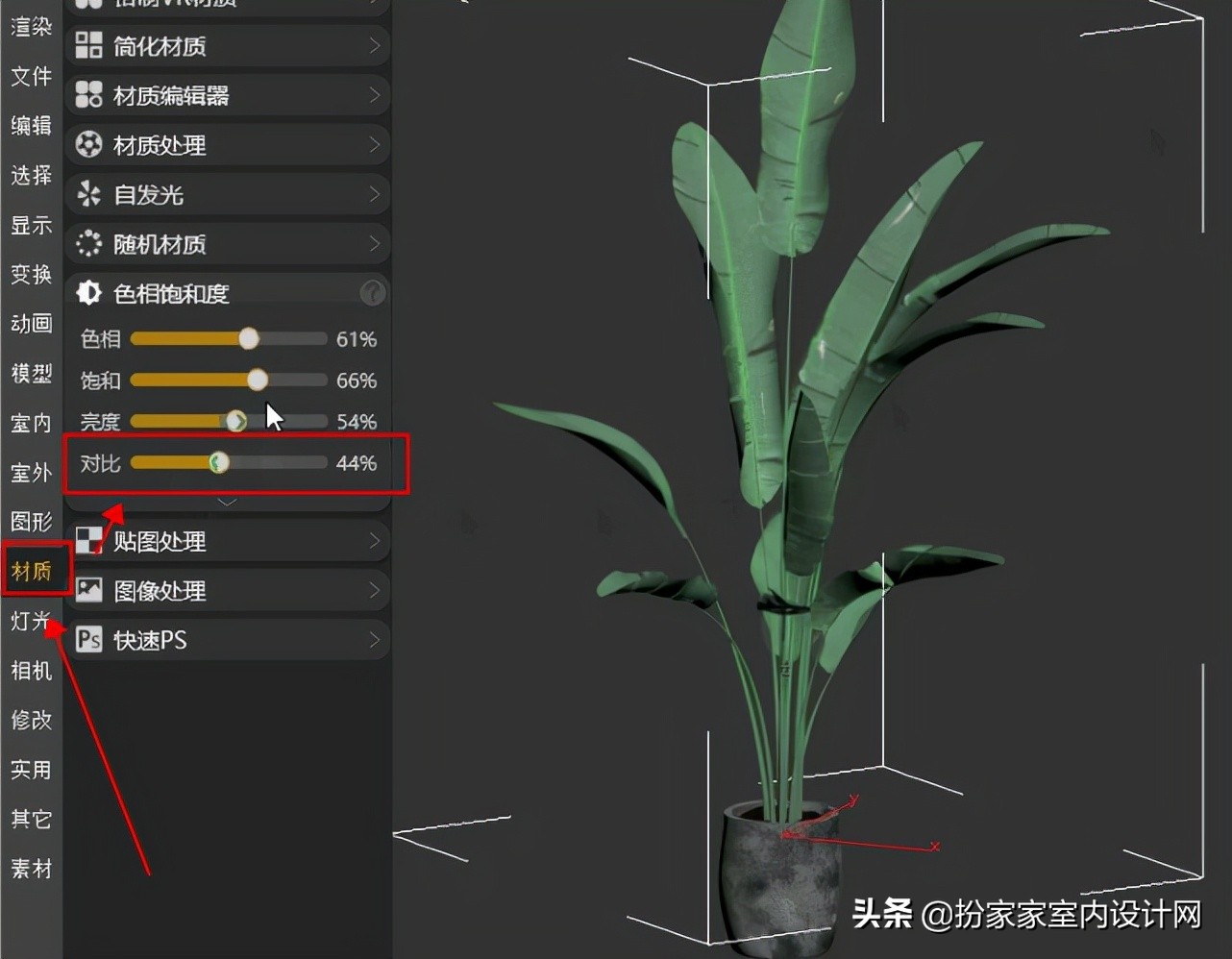1232x959 pixels.
Task: Click the 快速PS button label
Action: click(x=149, y=640)
